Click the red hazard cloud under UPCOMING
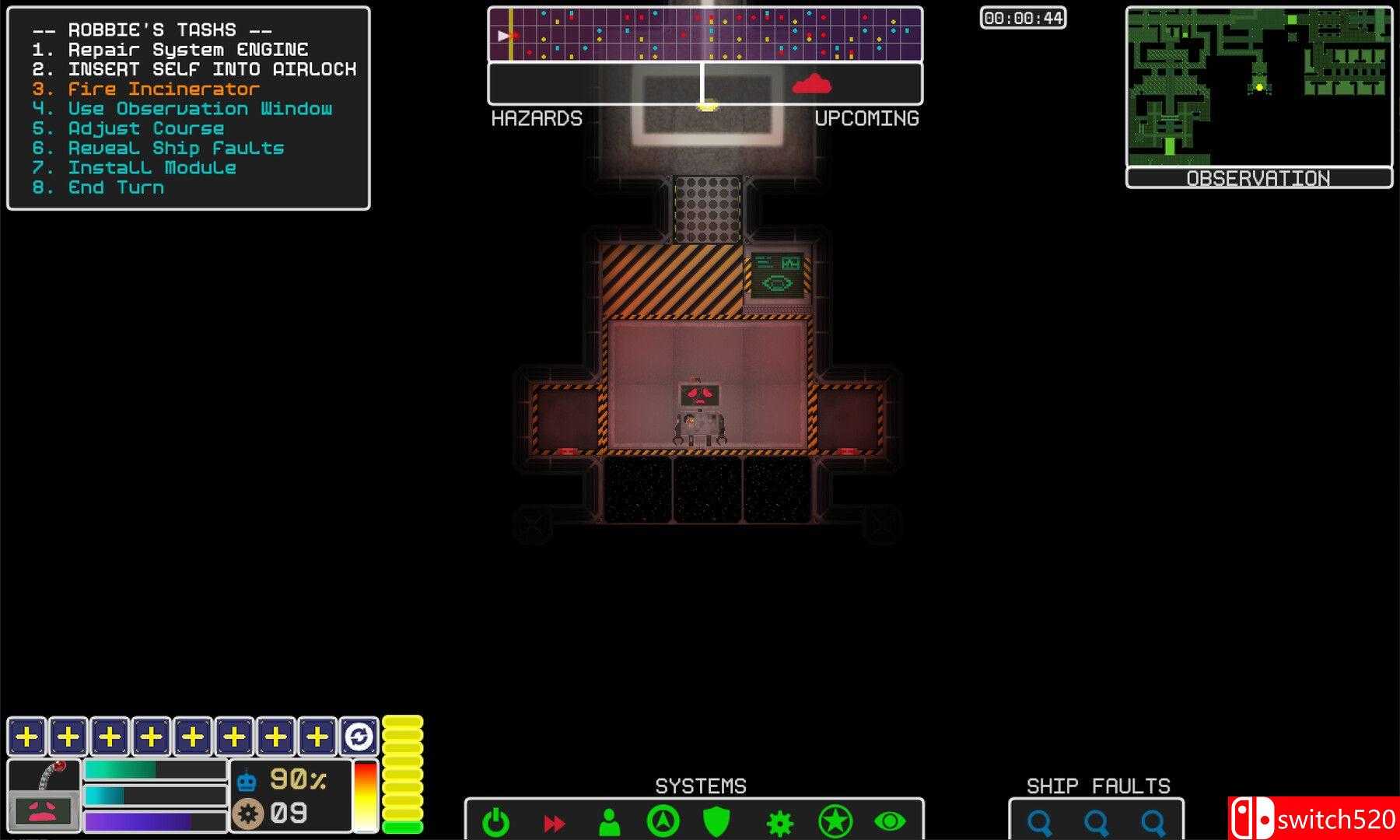The height and width of the screenshot is (840, 1400). coord(811,86)
